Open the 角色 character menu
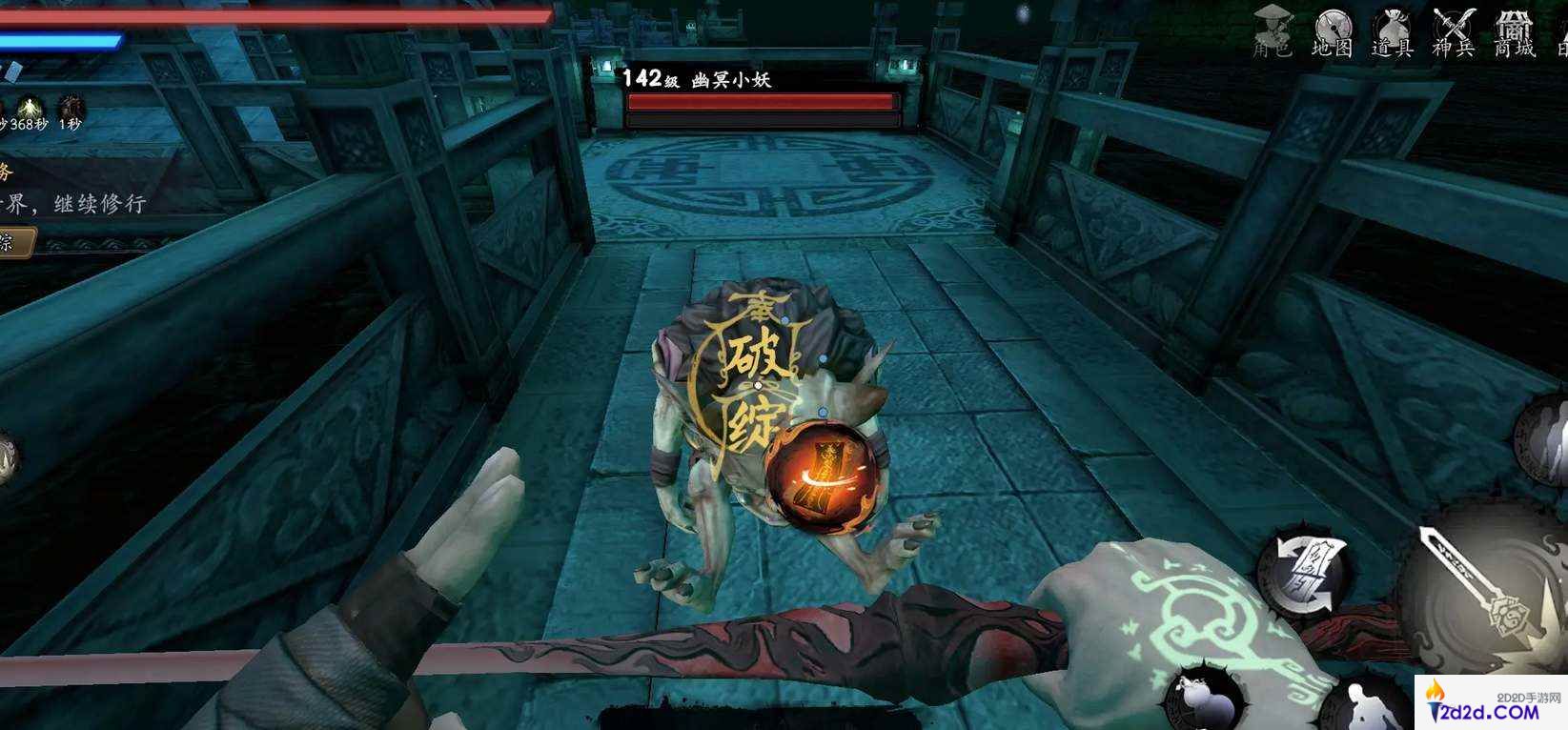The width and height of the screenshot is (1568, 730). pos(1273,32)
